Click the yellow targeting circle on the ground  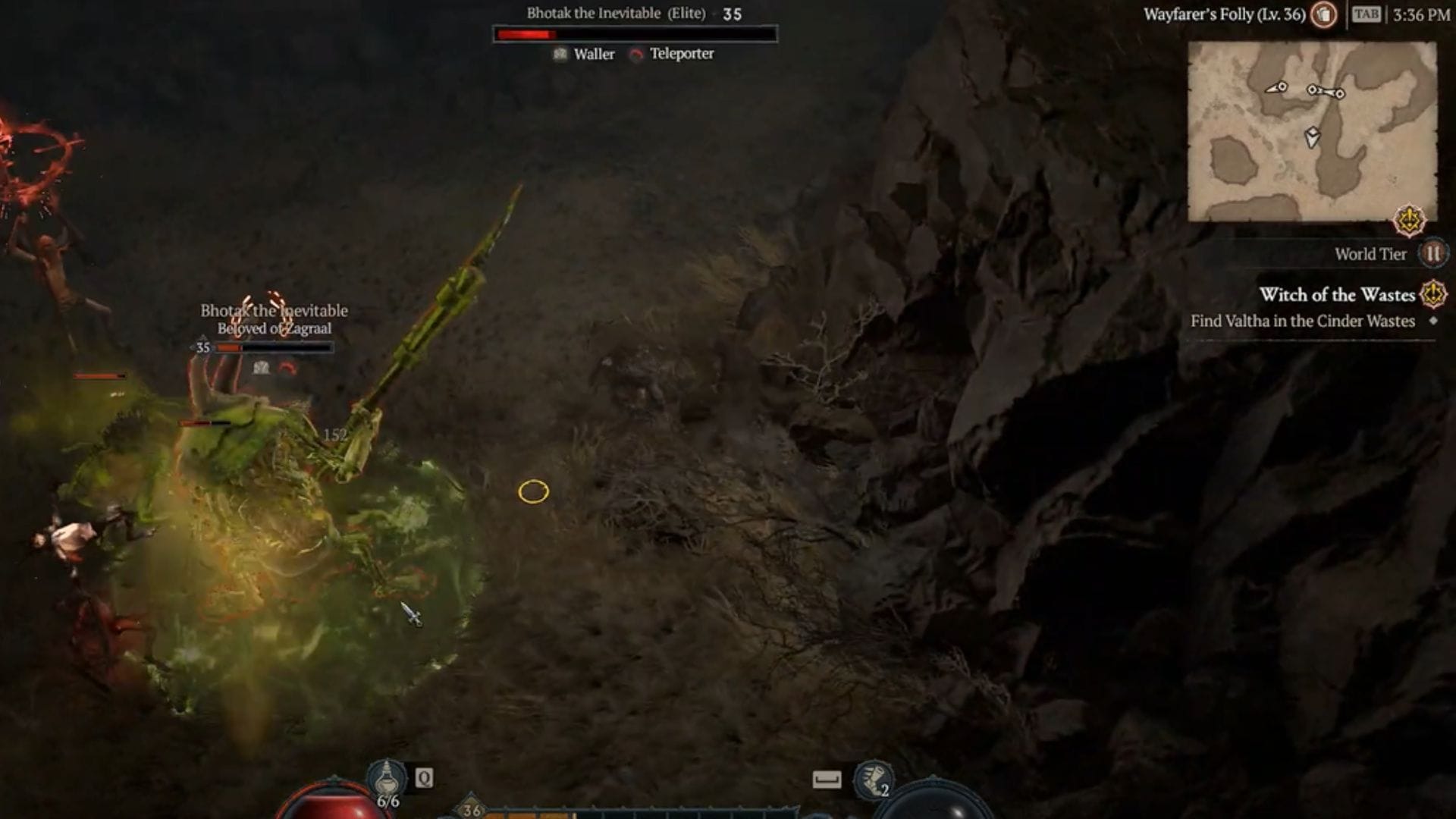533,491
